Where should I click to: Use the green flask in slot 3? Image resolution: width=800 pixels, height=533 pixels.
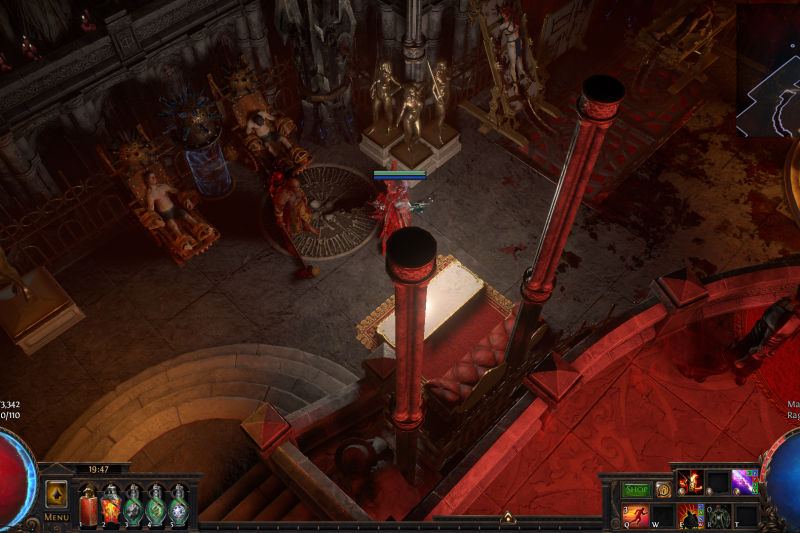tap(133, 504)
